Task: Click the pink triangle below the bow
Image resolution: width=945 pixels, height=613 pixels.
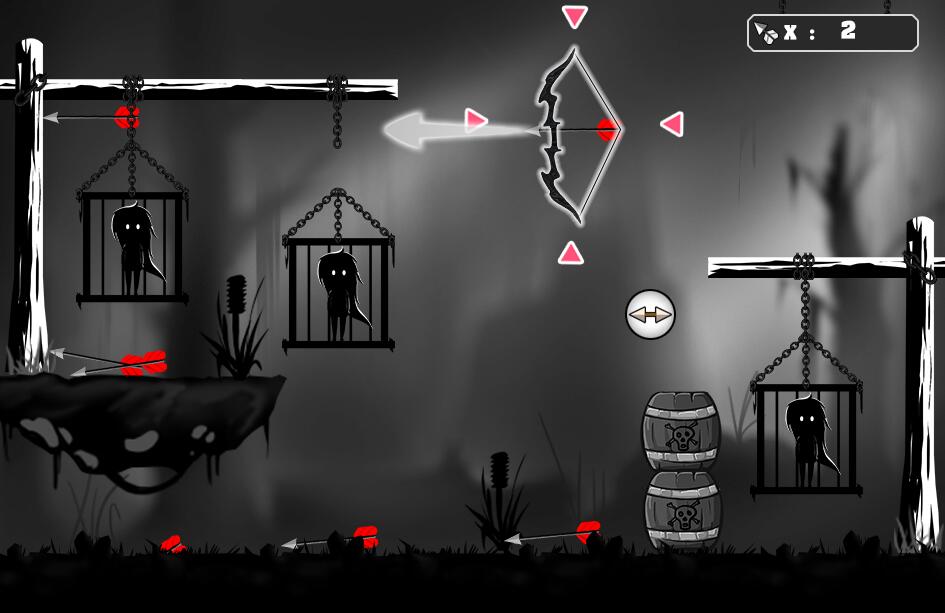Action: [570, 253]
